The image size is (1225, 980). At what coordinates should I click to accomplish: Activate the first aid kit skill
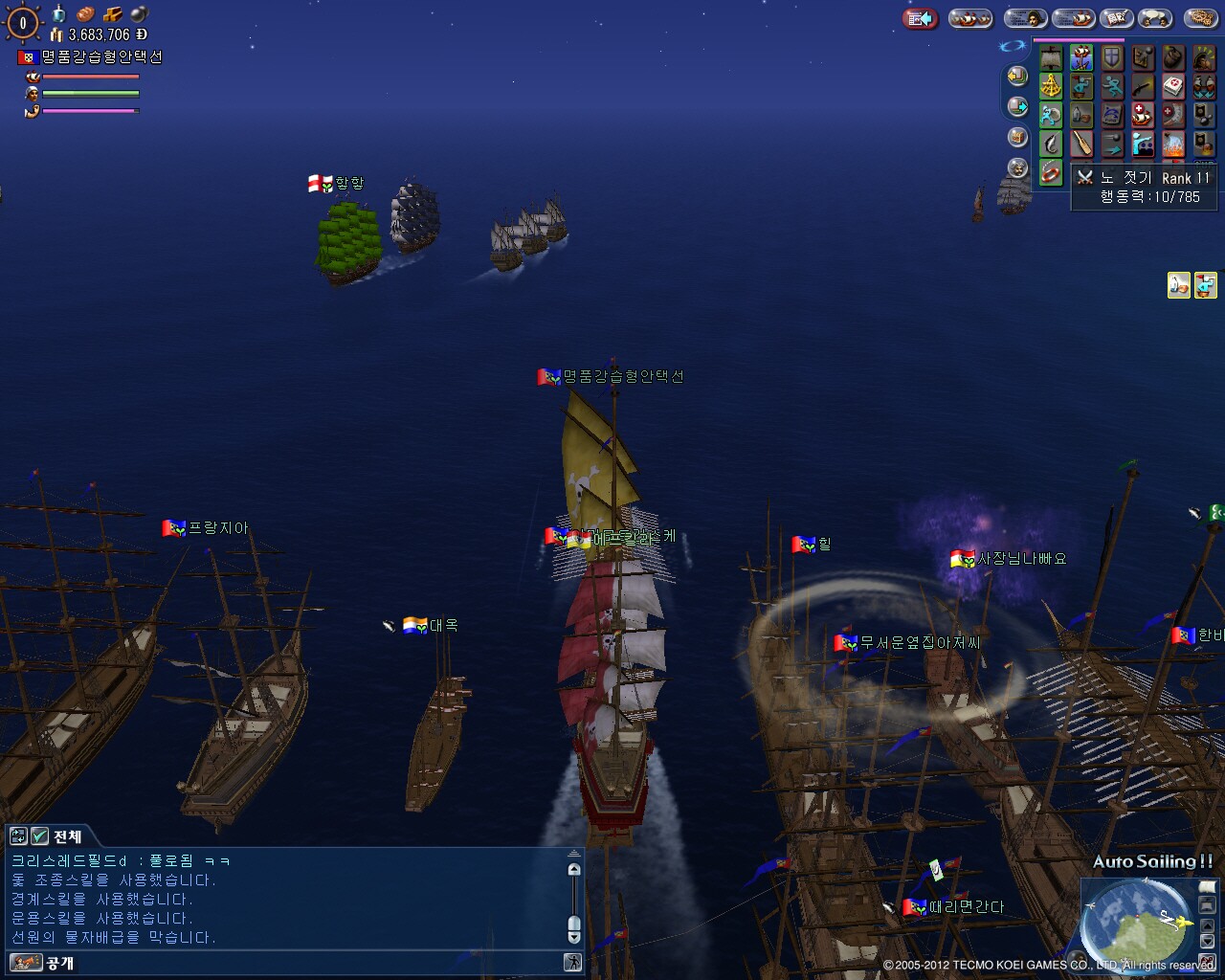pos(1173,87)
